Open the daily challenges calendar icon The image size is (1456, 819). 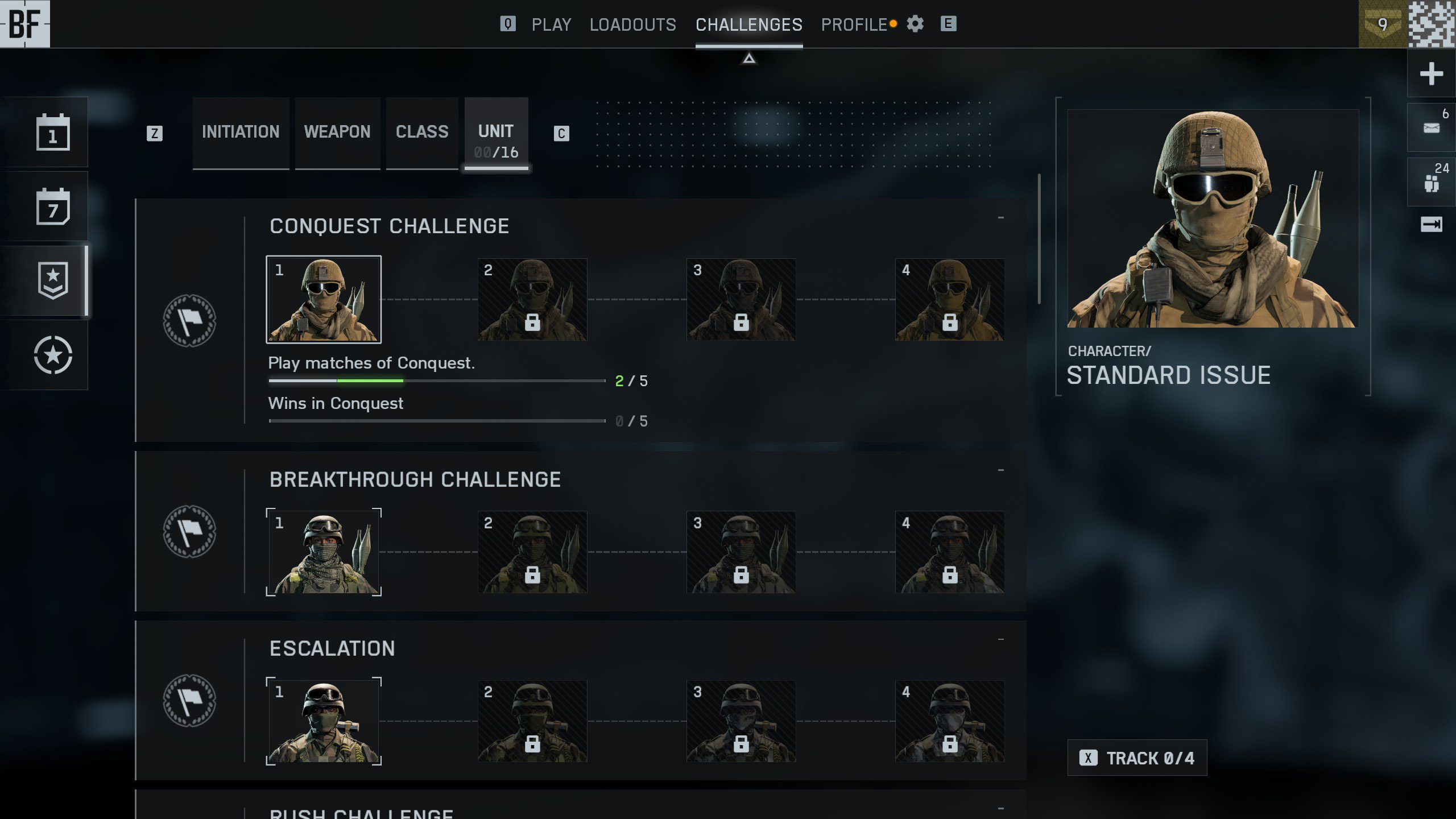coord(53,132)
